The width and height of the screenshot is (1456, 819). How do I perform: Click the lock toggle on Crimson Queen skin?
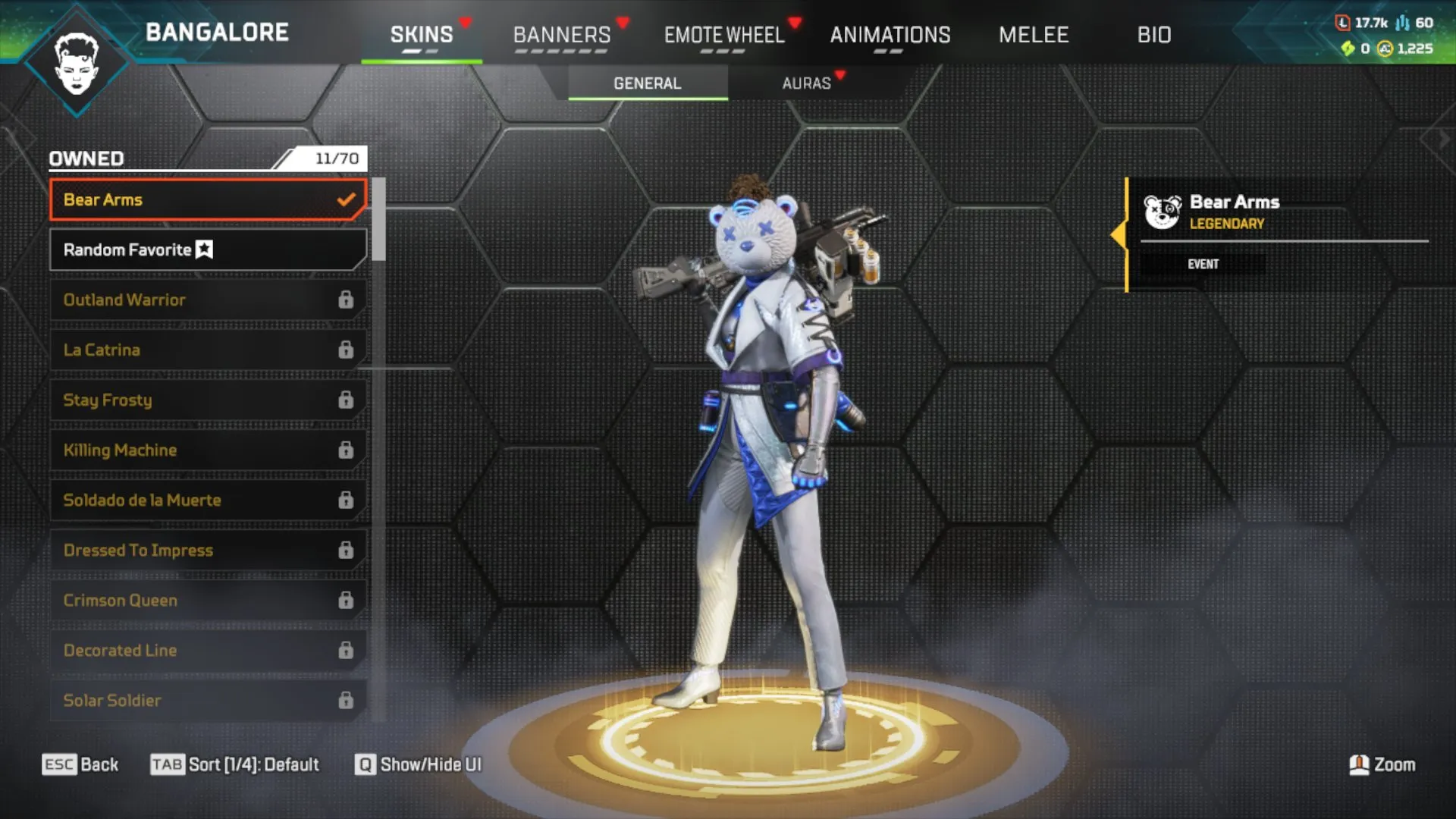point(347,600)
